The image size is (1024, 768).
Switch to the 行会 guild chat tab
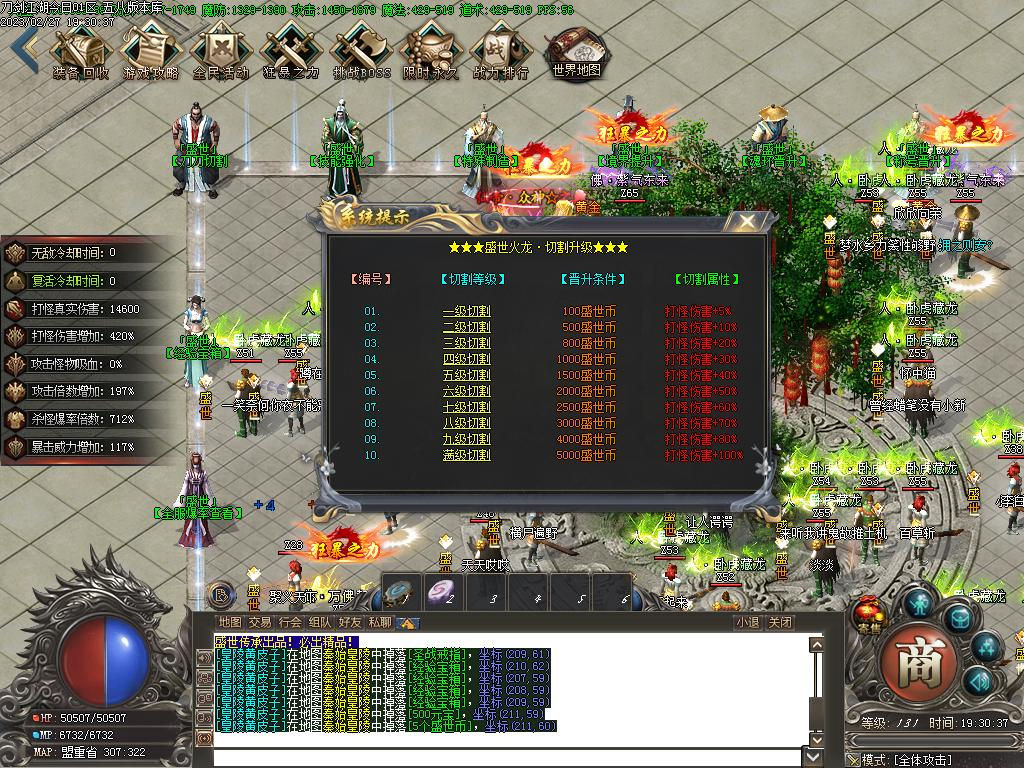[x=290, y=622]
